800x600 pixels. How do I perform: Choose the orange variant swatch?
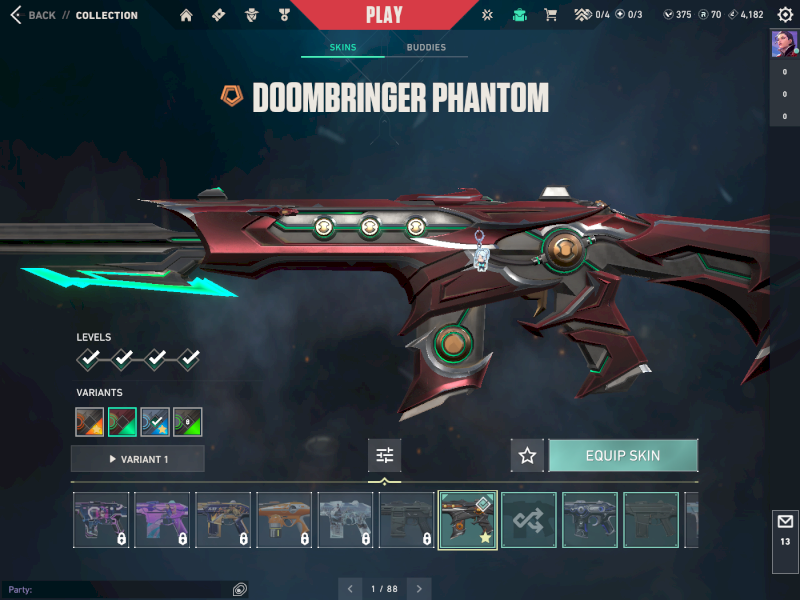click(90, 422)
